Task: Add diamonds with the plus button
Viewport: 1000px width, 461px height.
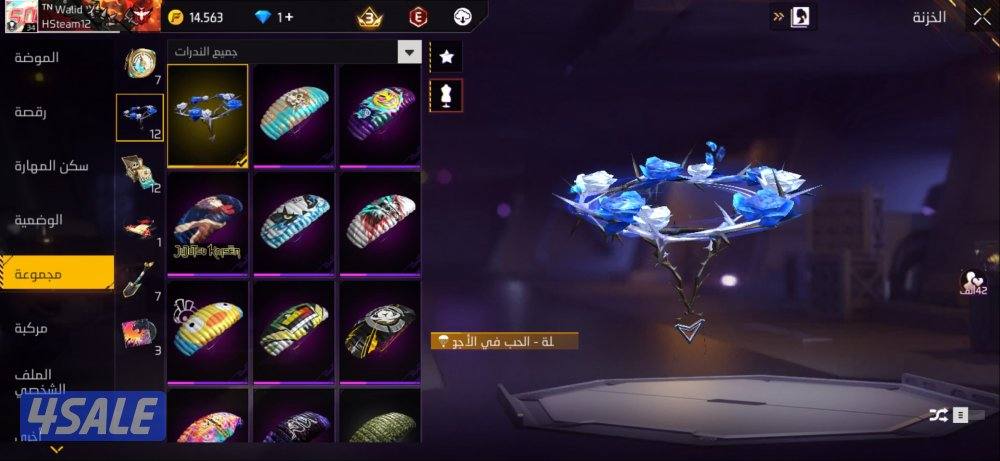Action: coord(285,17)
